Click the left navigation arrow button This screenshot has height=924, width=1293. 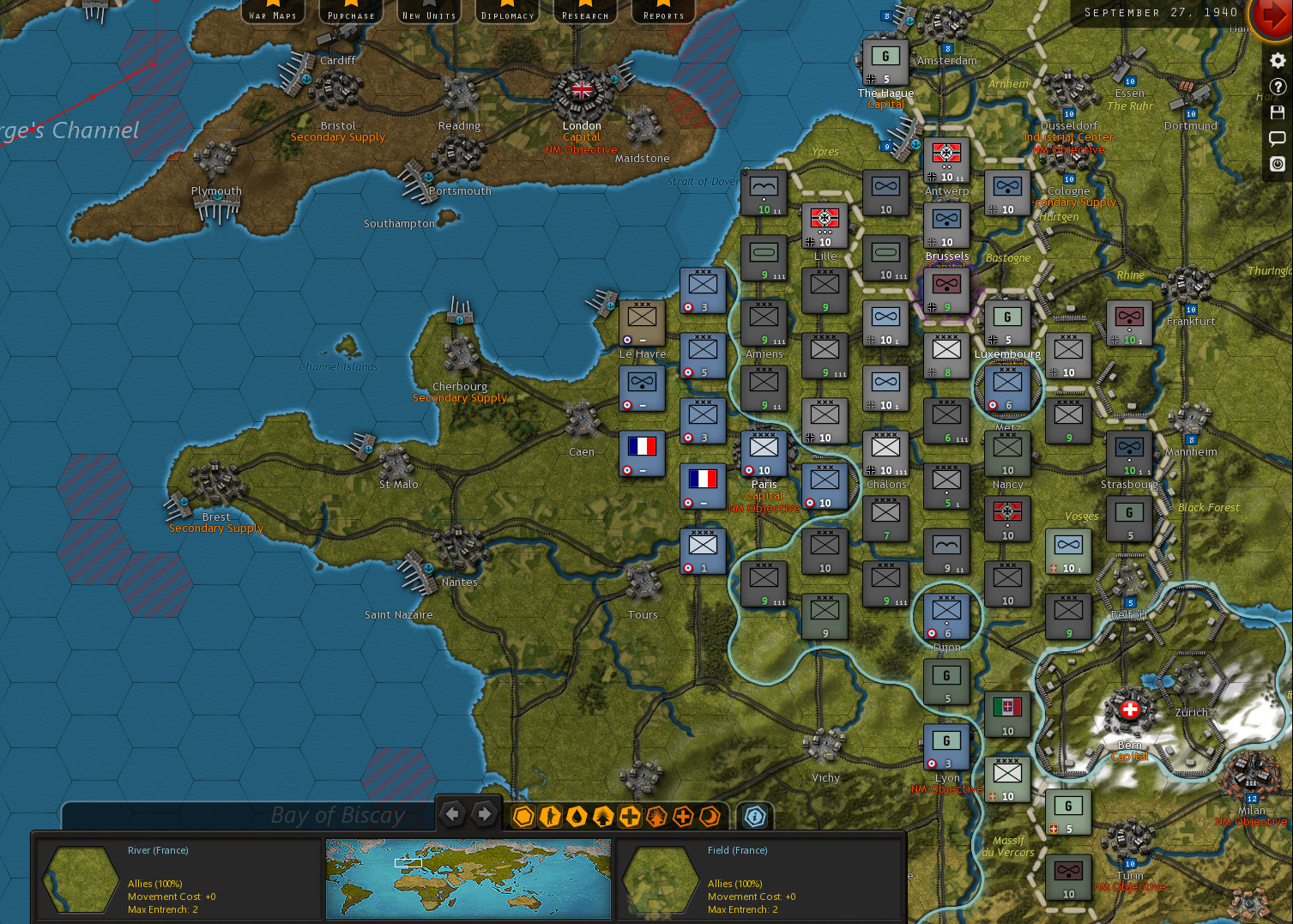click(453, 812)
